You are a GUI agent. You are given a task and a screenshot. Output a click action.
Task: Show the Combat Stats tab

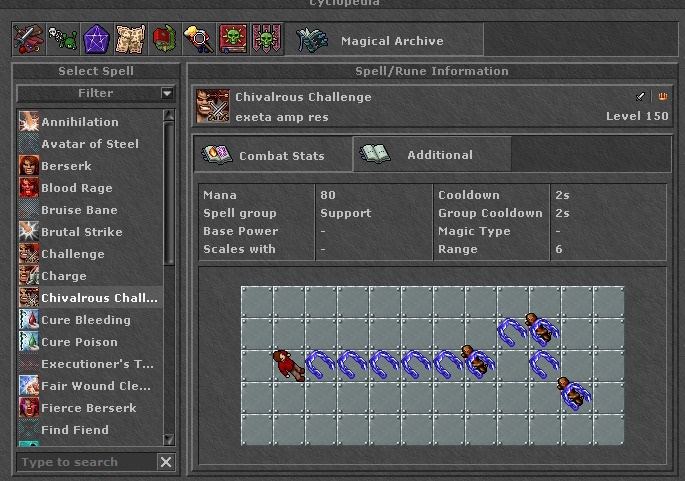tap(273, 155)
